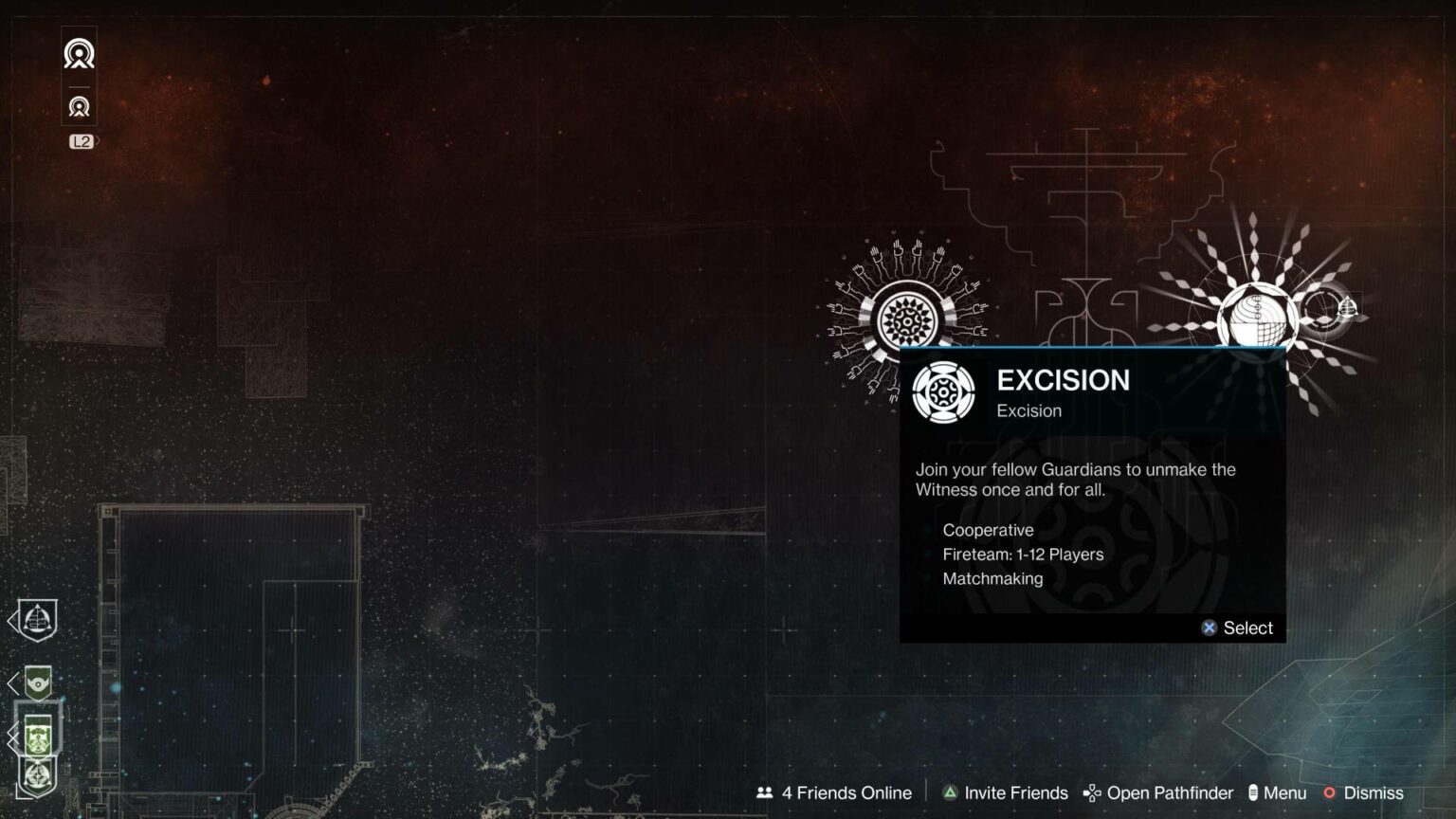The height and width of the screenshot is (819, 1456).
Task: Open the Traveler destination icon at top left
Action: click(79, 54)
